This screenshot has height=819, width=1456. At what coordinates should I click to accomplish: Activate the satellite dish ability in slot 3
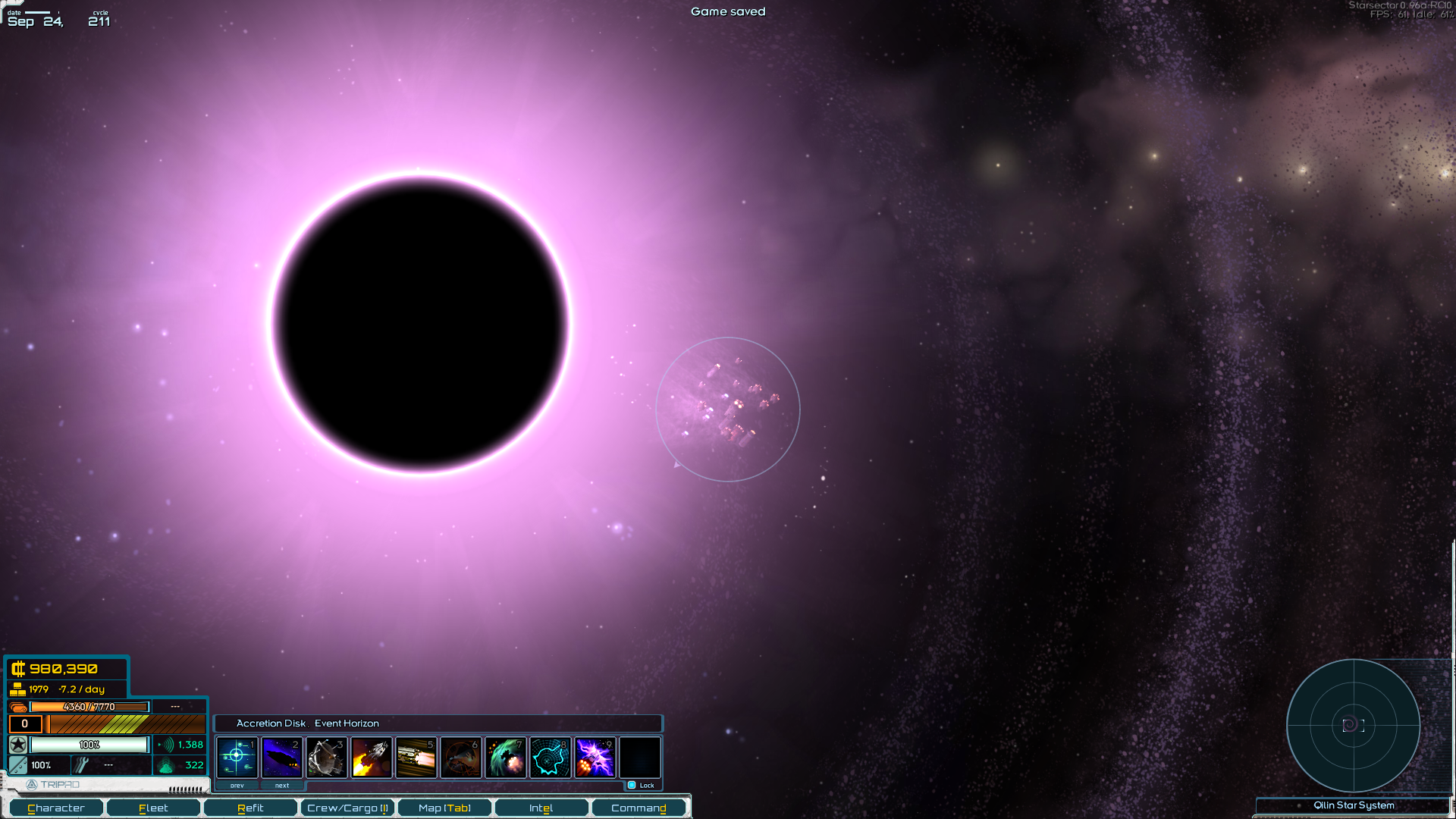327,757
